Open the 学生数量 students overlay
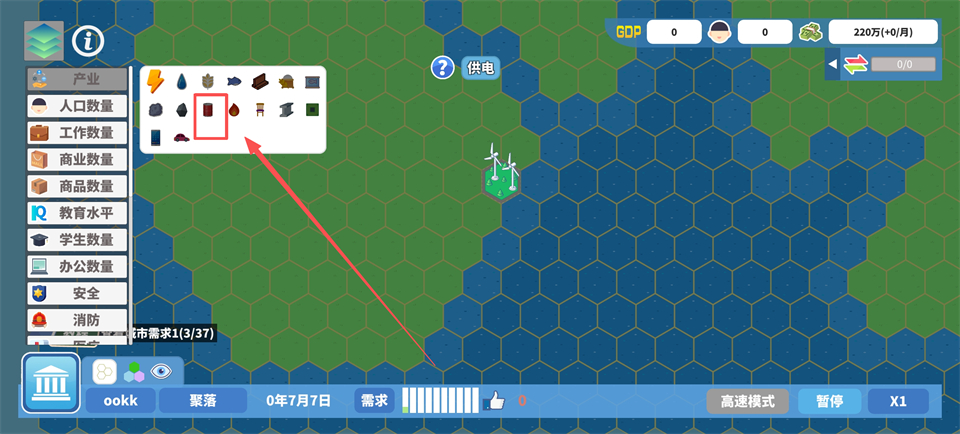This screenshot has height=434, width=960. point(78,240)
